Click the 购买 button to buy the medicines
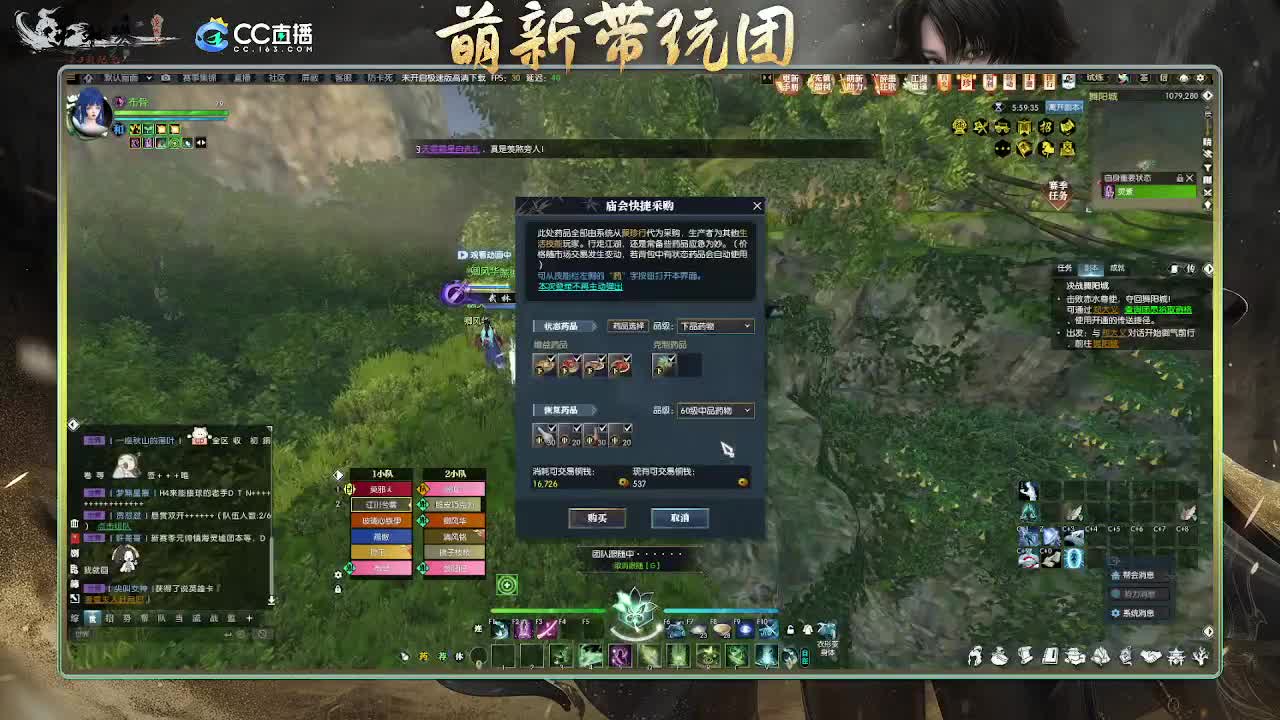 (x=598, y=518)
